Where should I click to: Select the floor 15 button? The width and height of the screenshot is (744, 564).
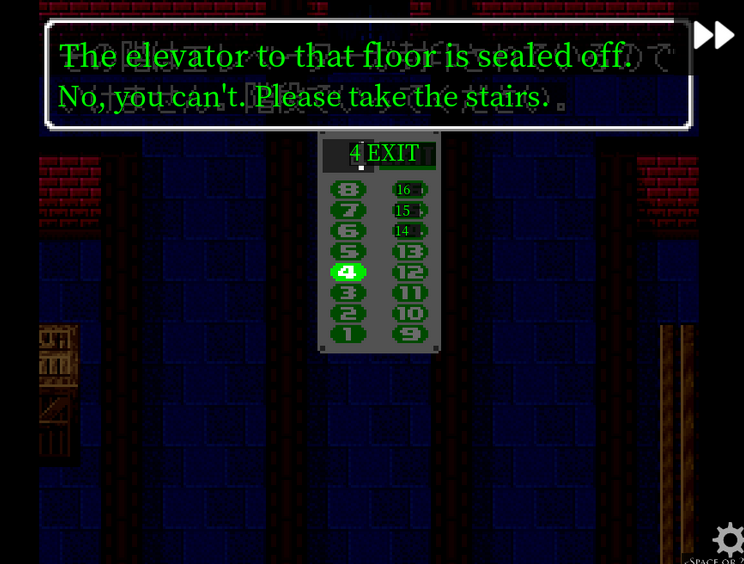(409, 211)
